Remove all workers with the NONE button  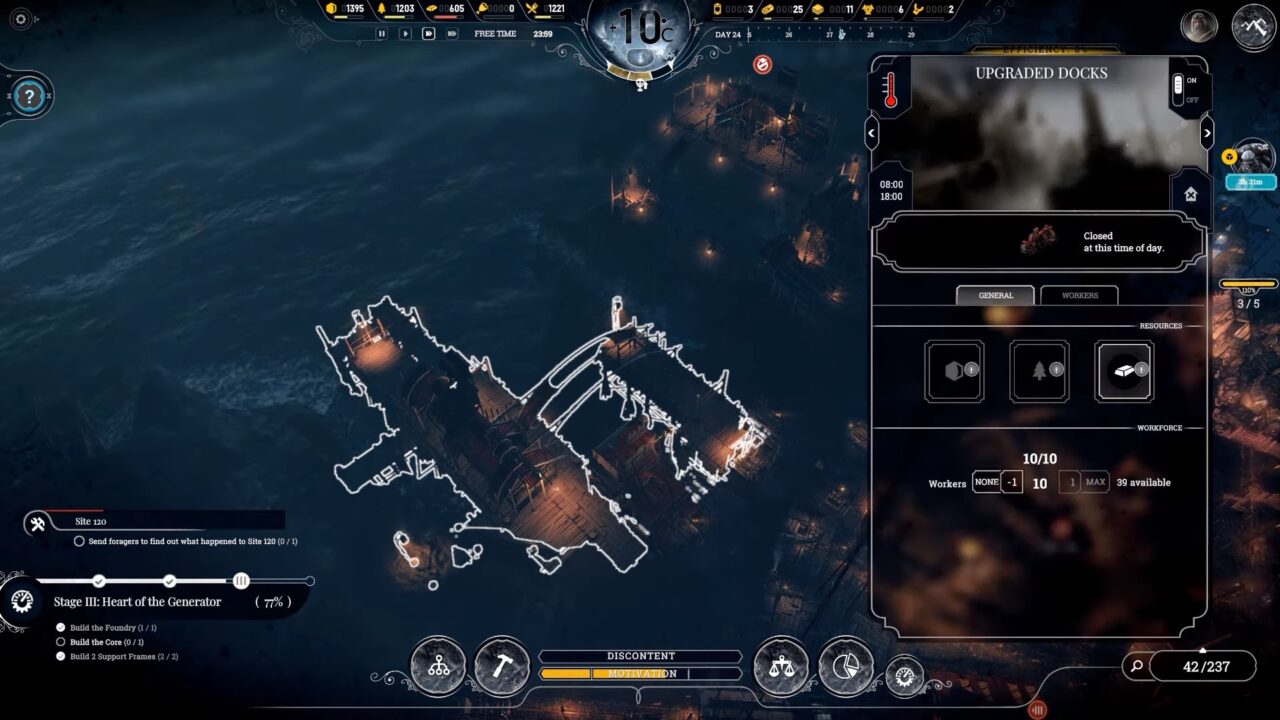click(986, 482)
